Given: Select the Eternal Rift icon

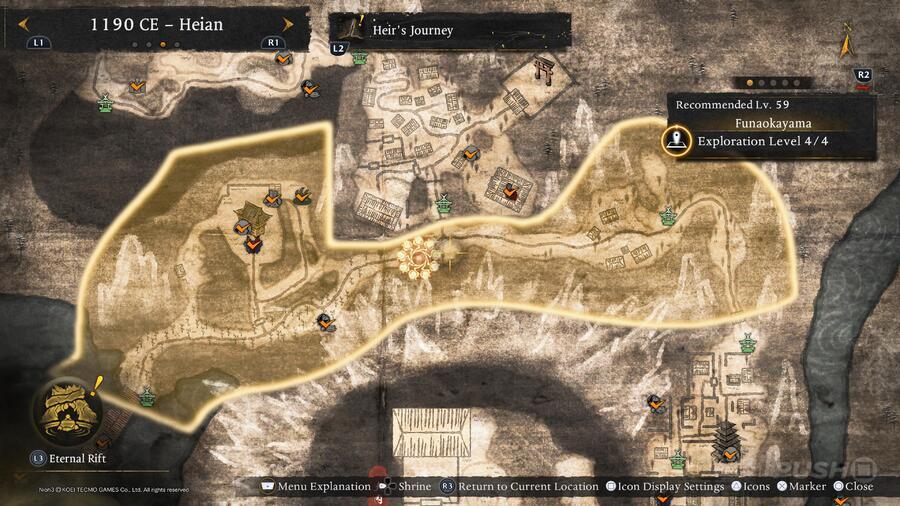Looking at the screenshot, I should (66, 411).
